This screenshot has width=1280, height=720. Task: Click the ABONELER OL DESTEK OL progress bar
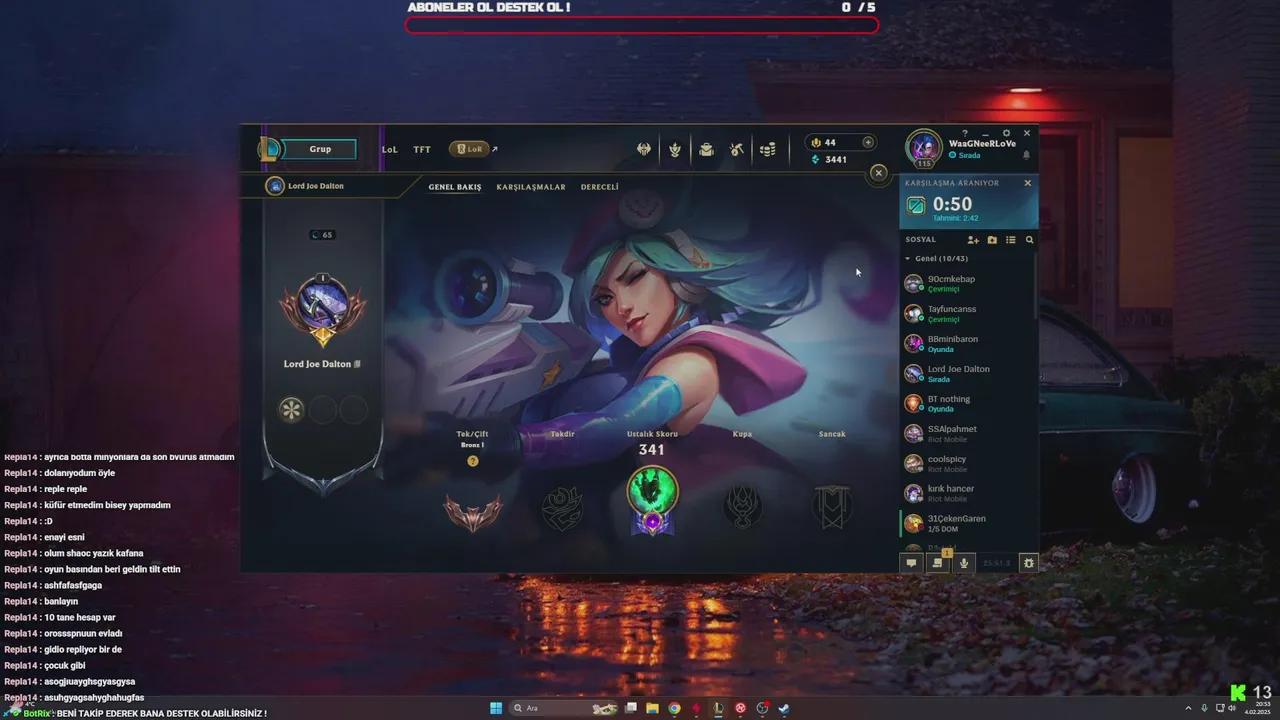pos(640,24)
